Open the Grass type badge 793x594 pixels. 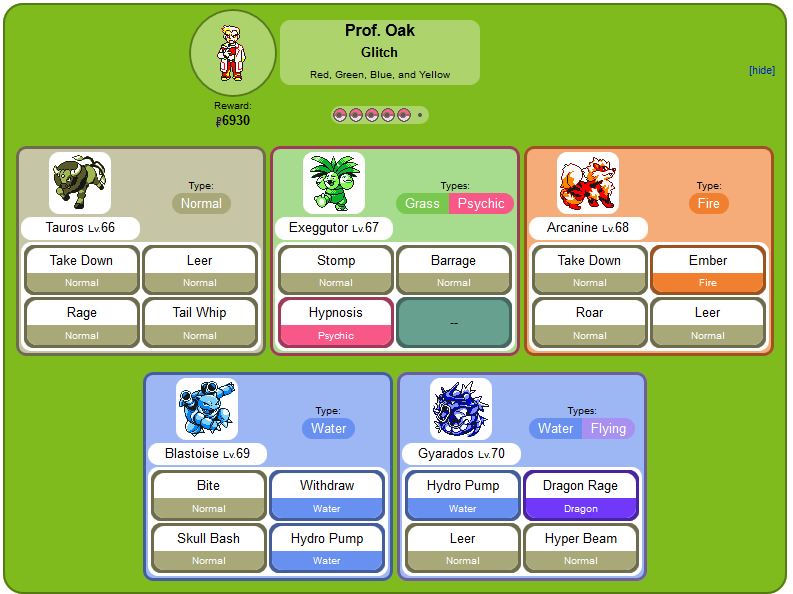click(423, 203)
